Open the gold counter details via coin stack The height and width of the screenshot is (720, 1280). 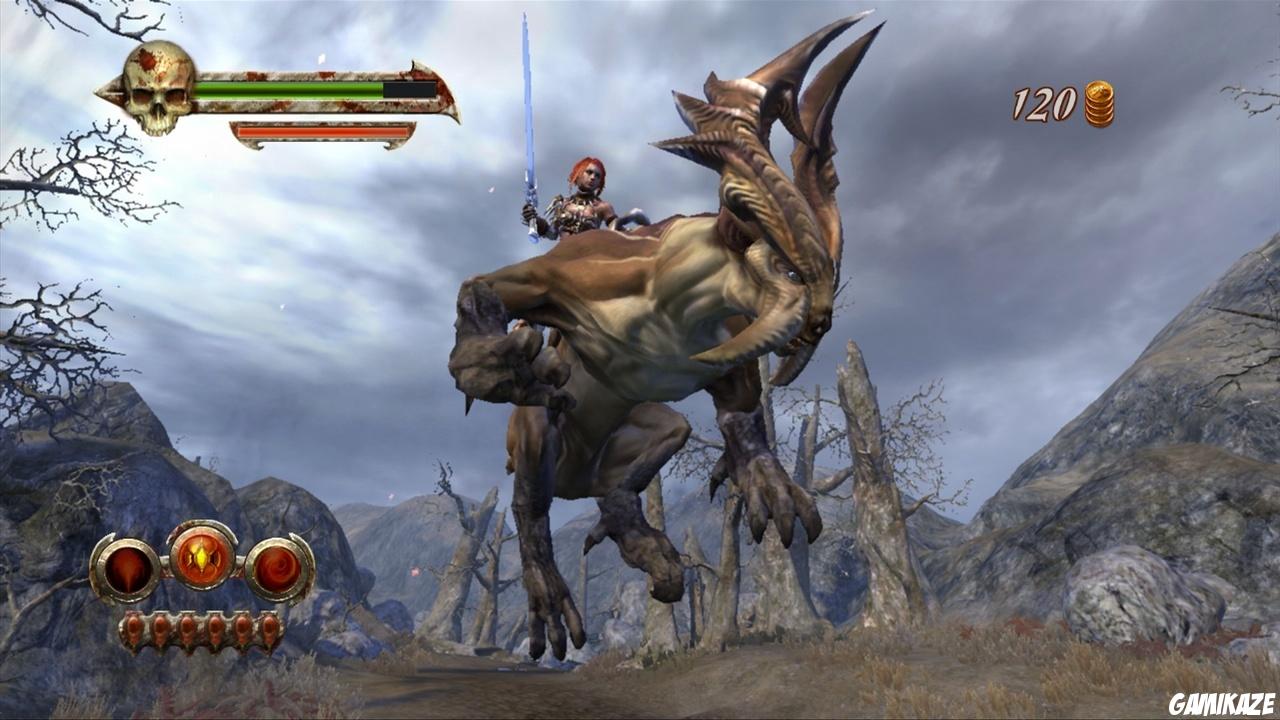pos(1100,101)
